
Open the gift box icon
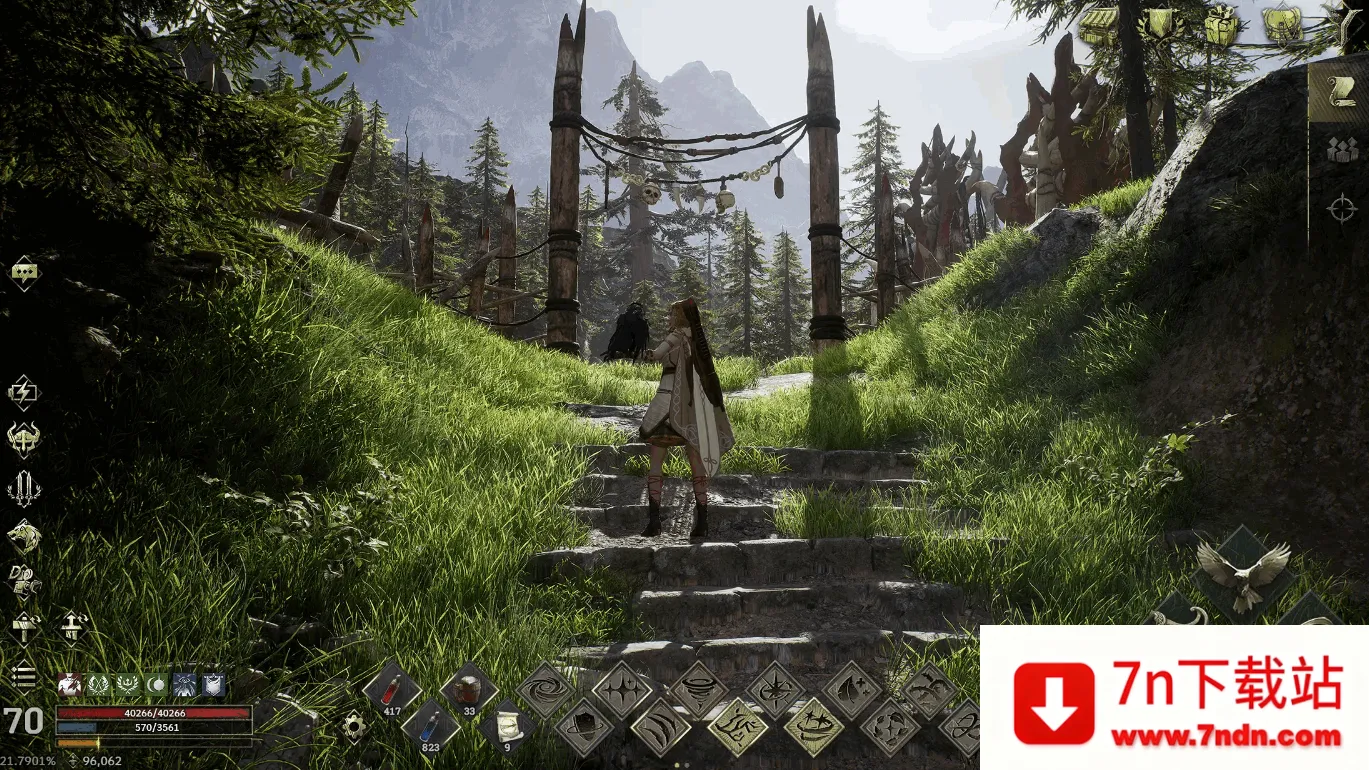(x=1221, y=25)
